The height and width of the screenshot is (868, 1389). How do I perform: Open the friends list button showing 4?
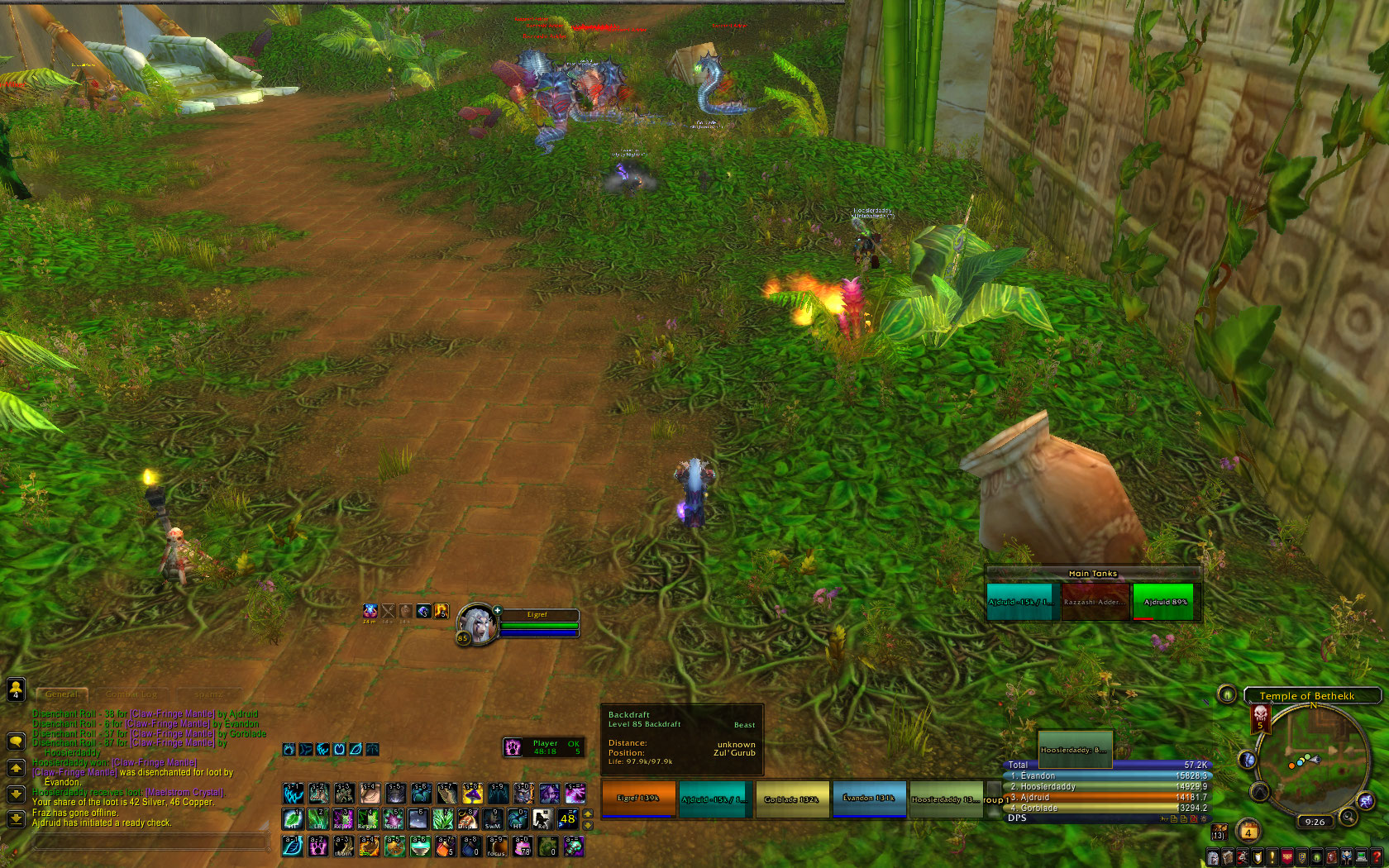(16, 689)
